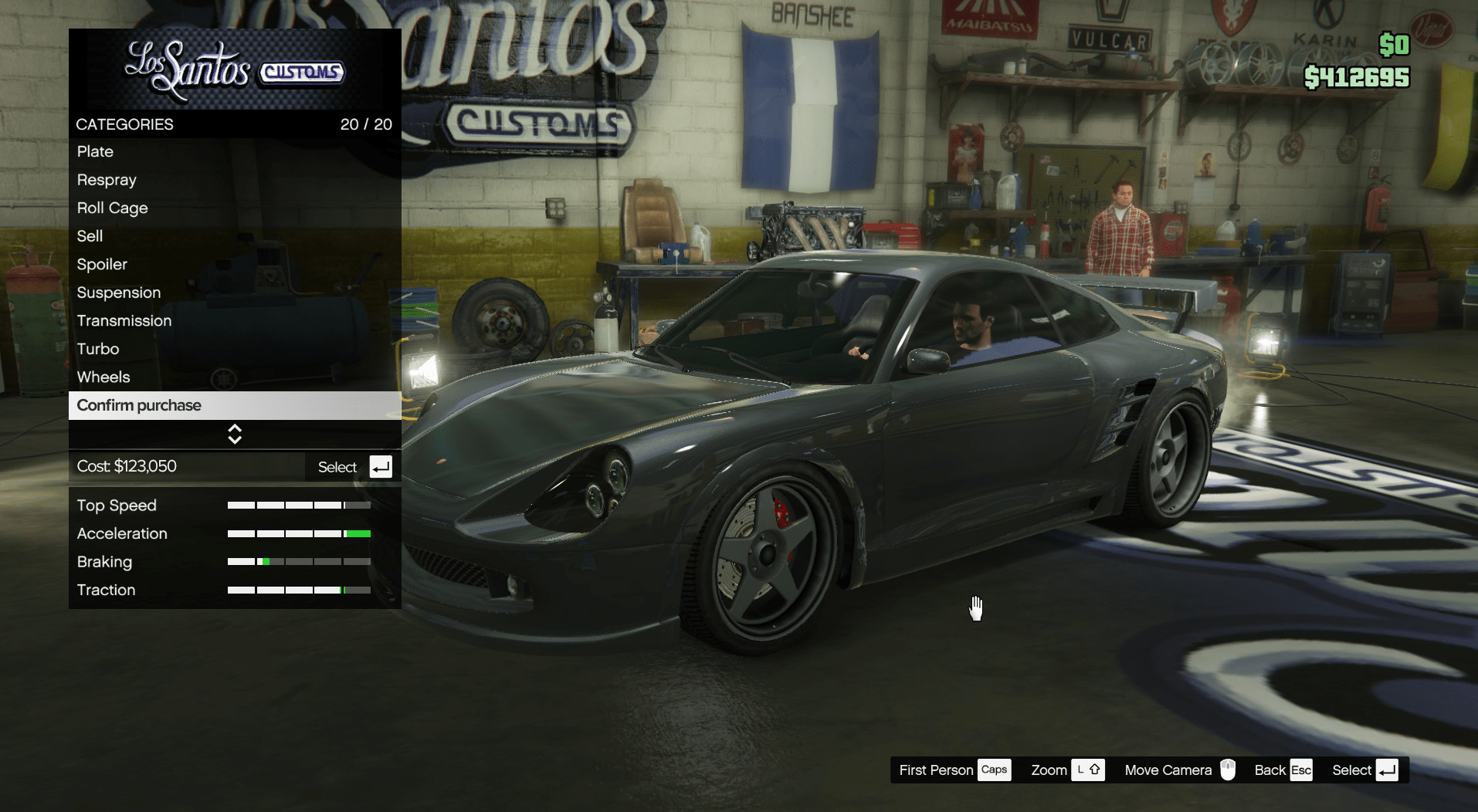Select Suspension upgrades

pos(119,293)
